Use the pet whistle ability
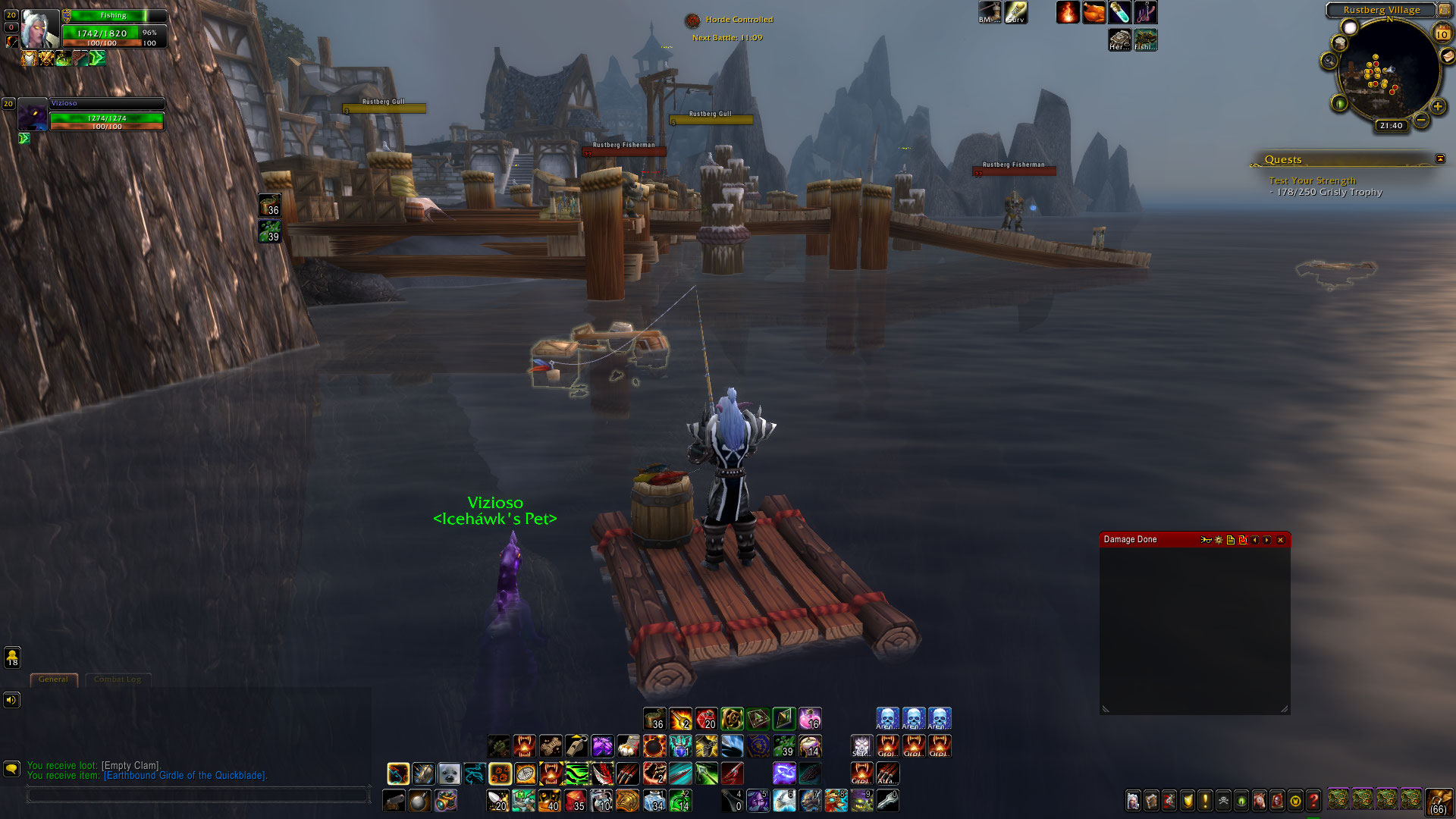 576,746
